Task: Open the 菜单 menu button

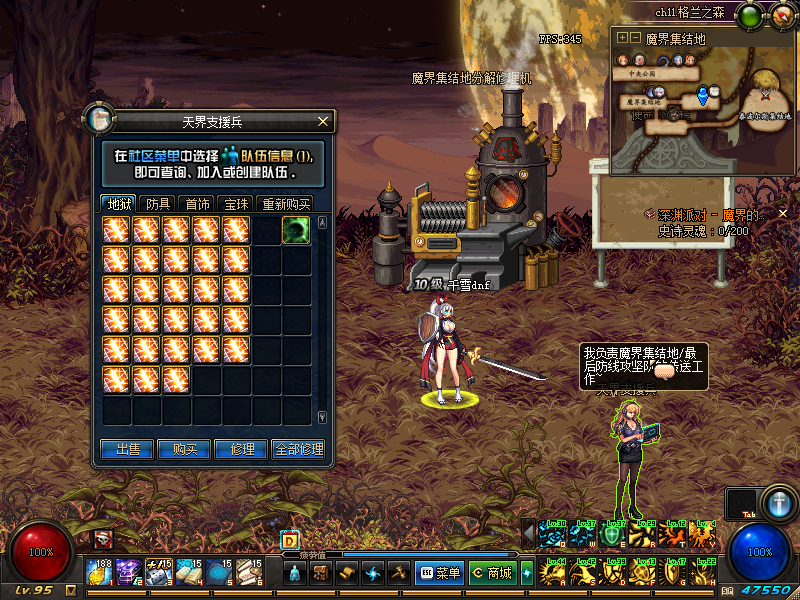Action: coord(439,573)
